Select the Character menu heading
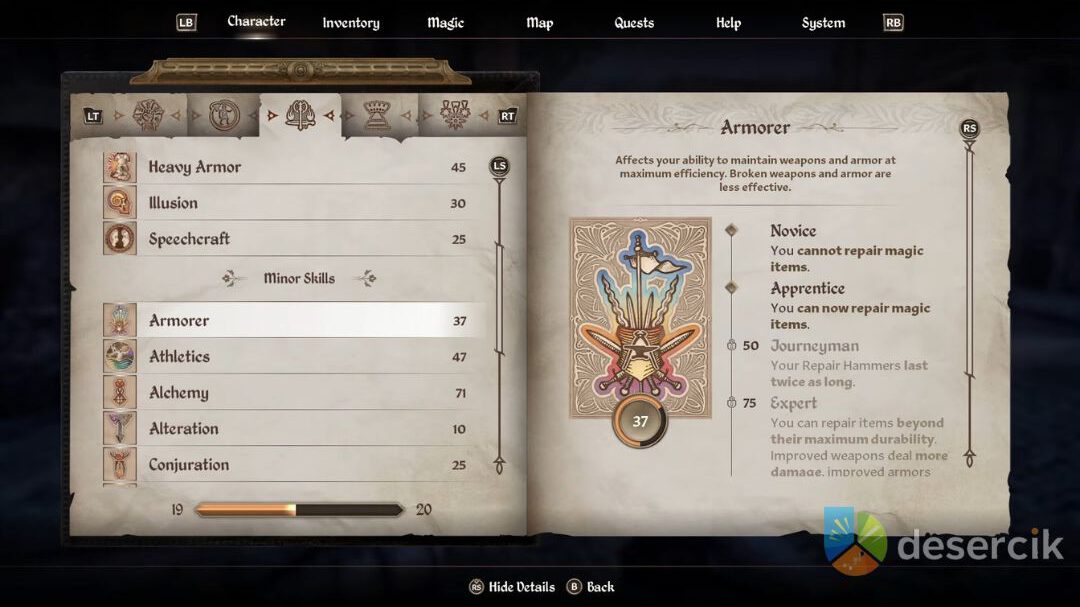 (256, 21)
